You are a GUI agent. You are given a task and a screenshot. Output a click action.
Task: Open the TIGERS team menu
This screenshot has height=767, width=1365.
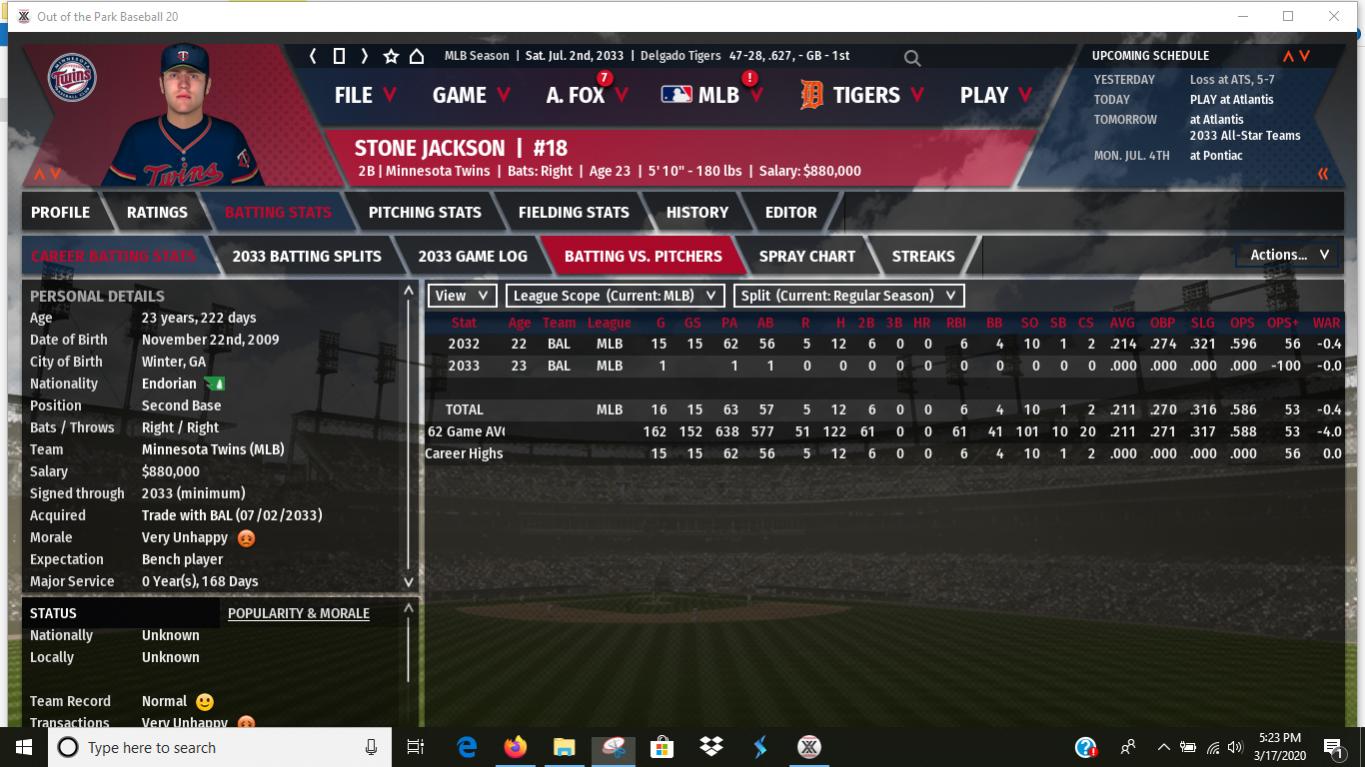(858, 95)
